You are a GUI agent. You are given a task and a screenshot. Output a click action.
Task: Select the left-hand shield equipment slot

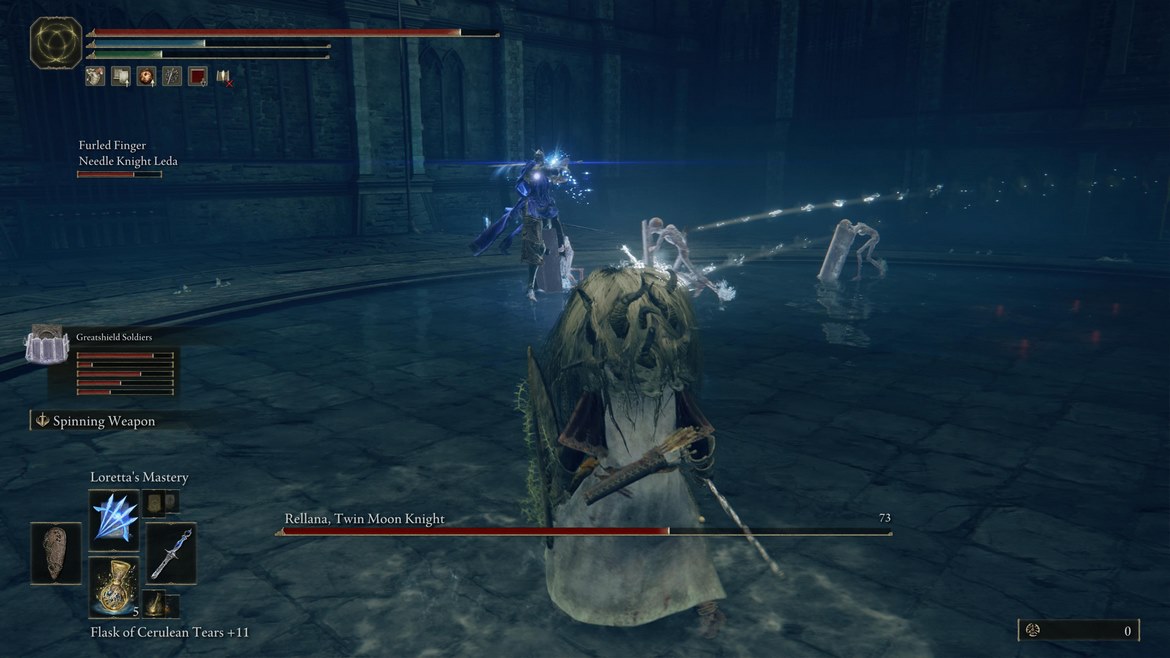[x=56, y=553]
